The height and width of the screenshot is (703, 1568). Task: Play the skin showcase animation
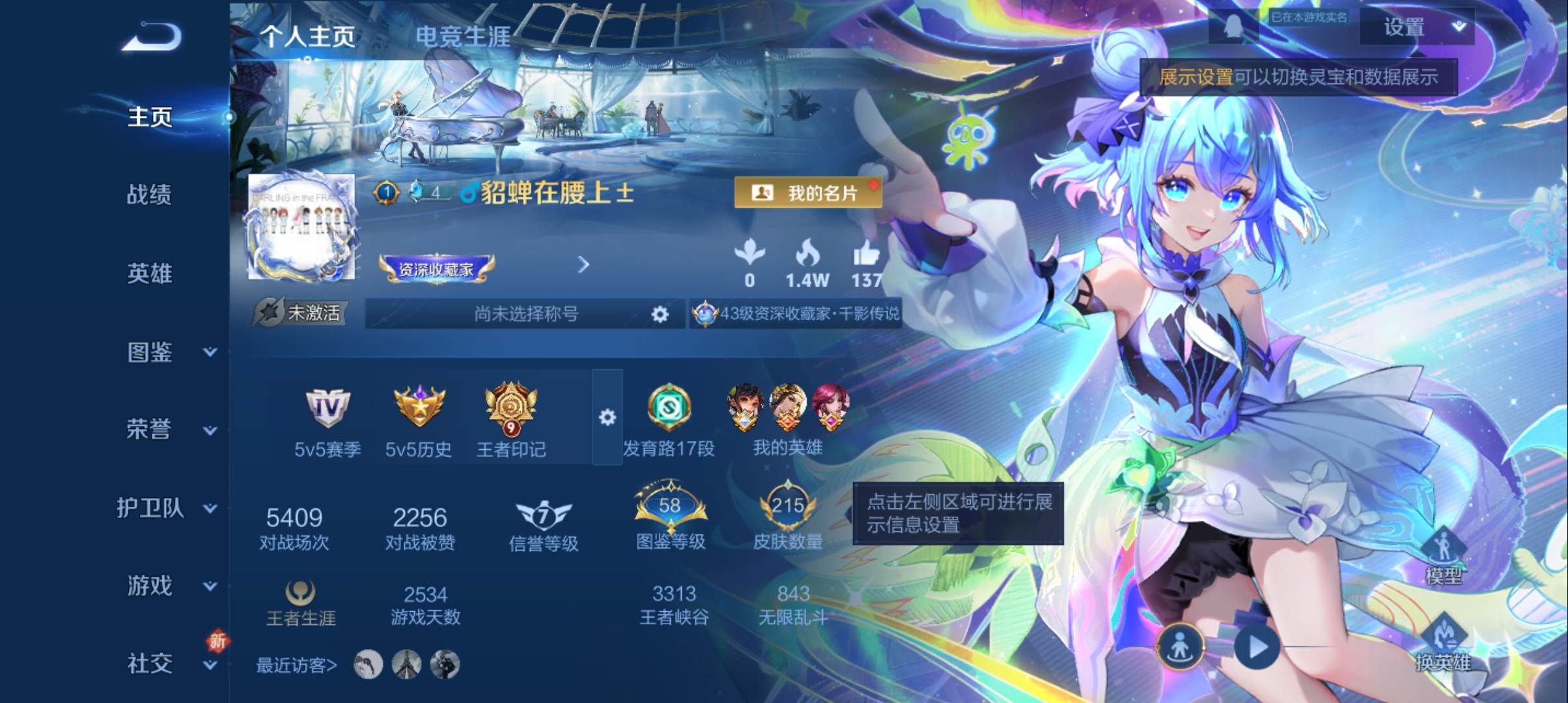click(1257, 648)
